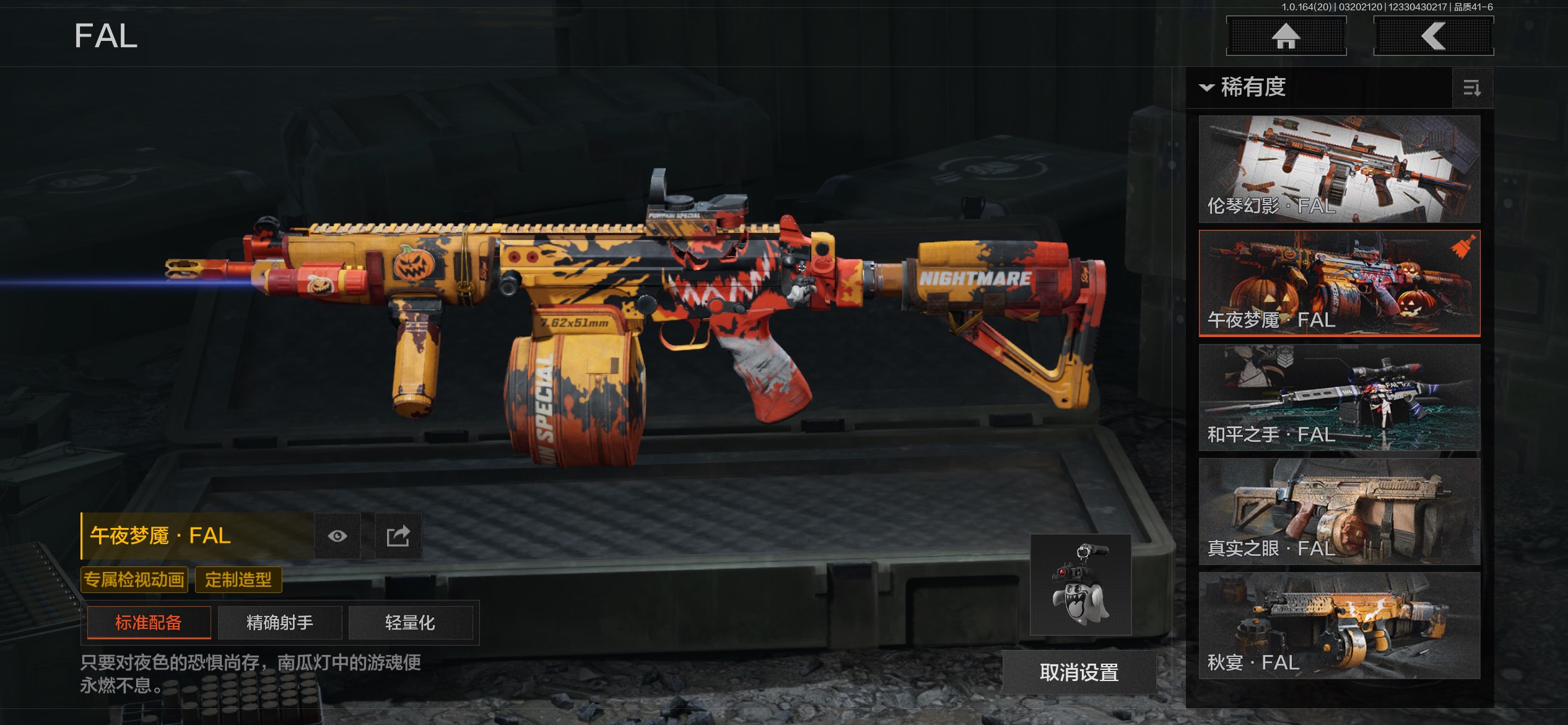Switch to the 精确射手 loadout tab
Screen dimensions: 1568x725
tap(280, 622)
